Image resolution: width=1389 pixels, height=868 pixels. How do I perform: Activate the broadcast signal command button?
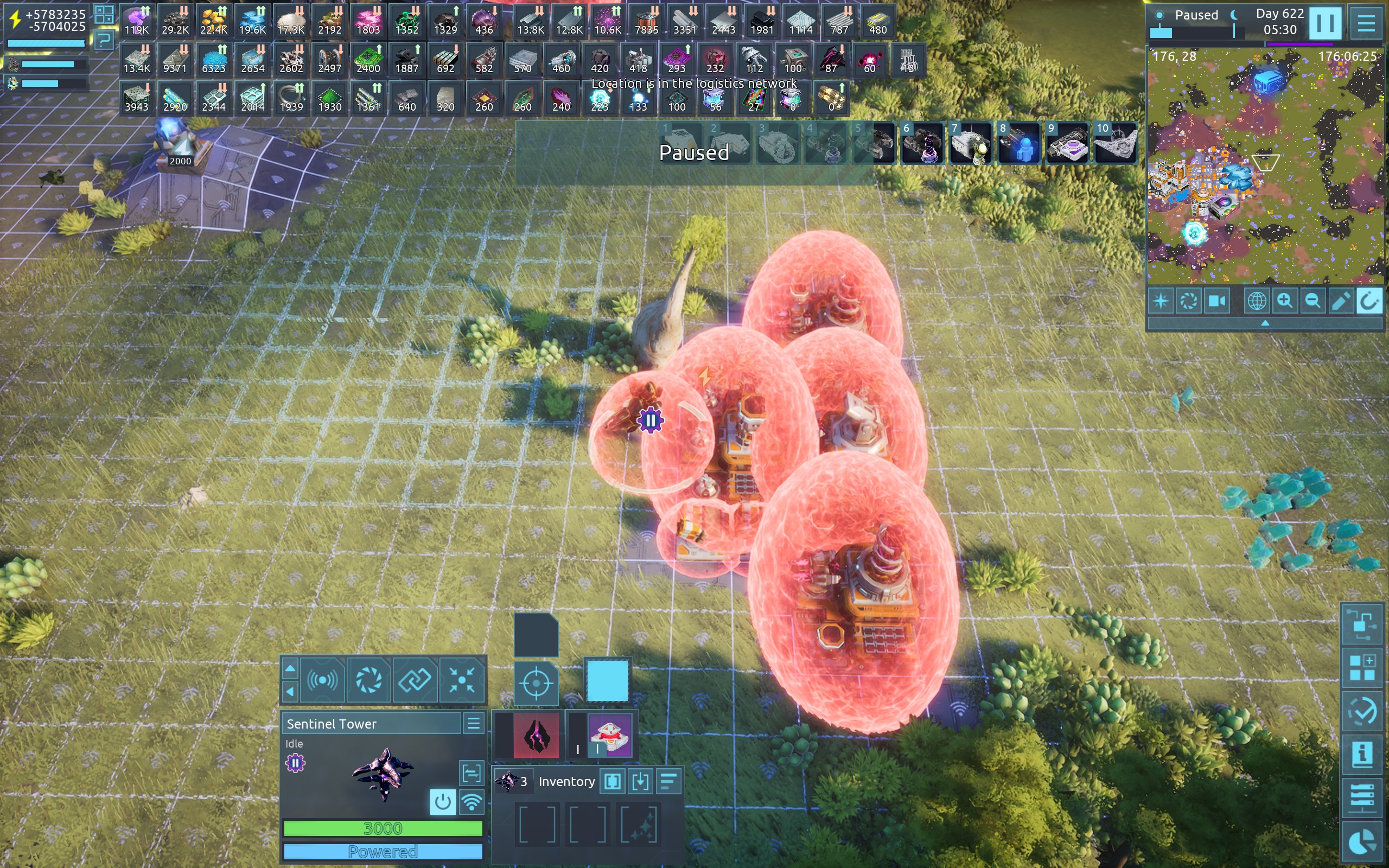click(322, 681)
